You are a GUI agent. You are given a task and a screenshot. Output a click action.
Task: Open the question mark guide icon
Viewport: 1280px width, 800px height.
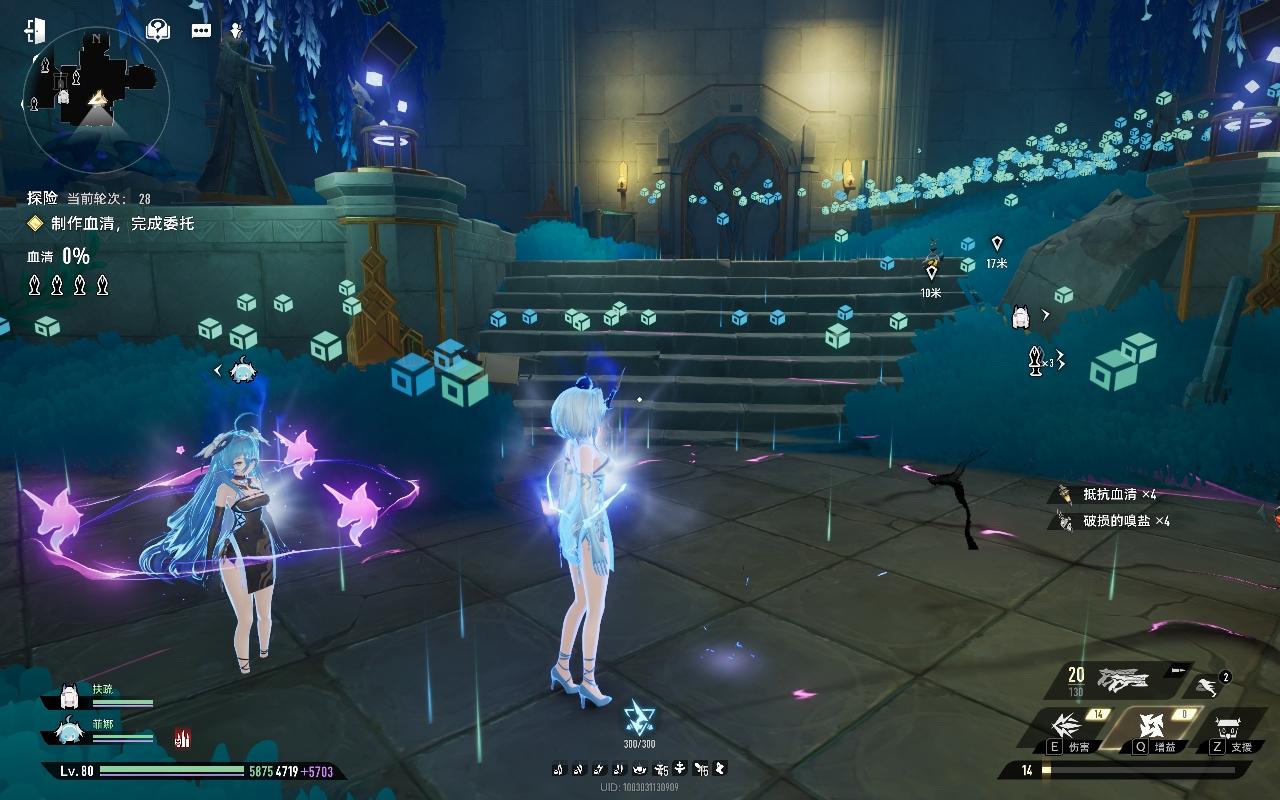click(157, 30)
